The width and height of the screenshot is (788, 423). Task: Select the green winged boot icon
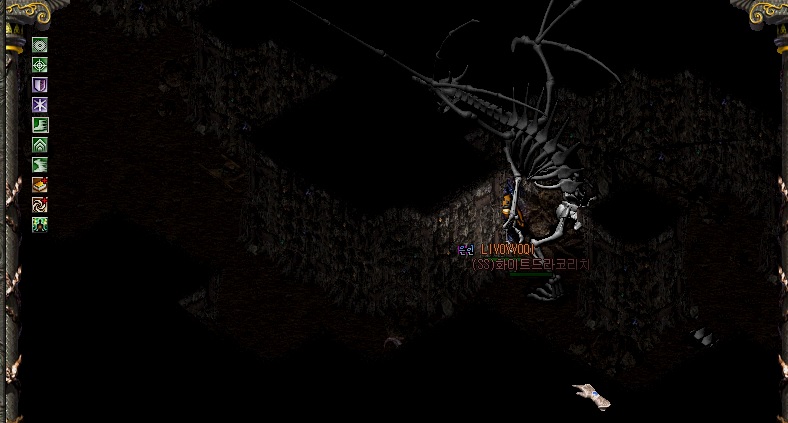tap(40, 165)
